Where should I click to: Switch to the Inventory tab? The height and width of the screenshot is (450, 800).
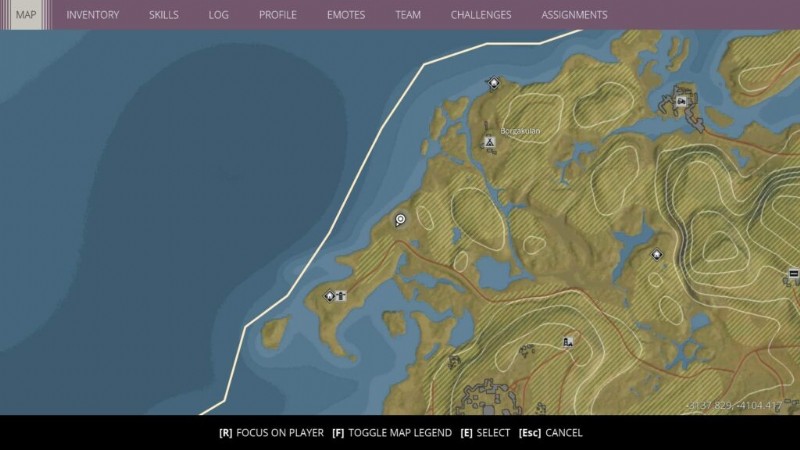coord(92,15)
